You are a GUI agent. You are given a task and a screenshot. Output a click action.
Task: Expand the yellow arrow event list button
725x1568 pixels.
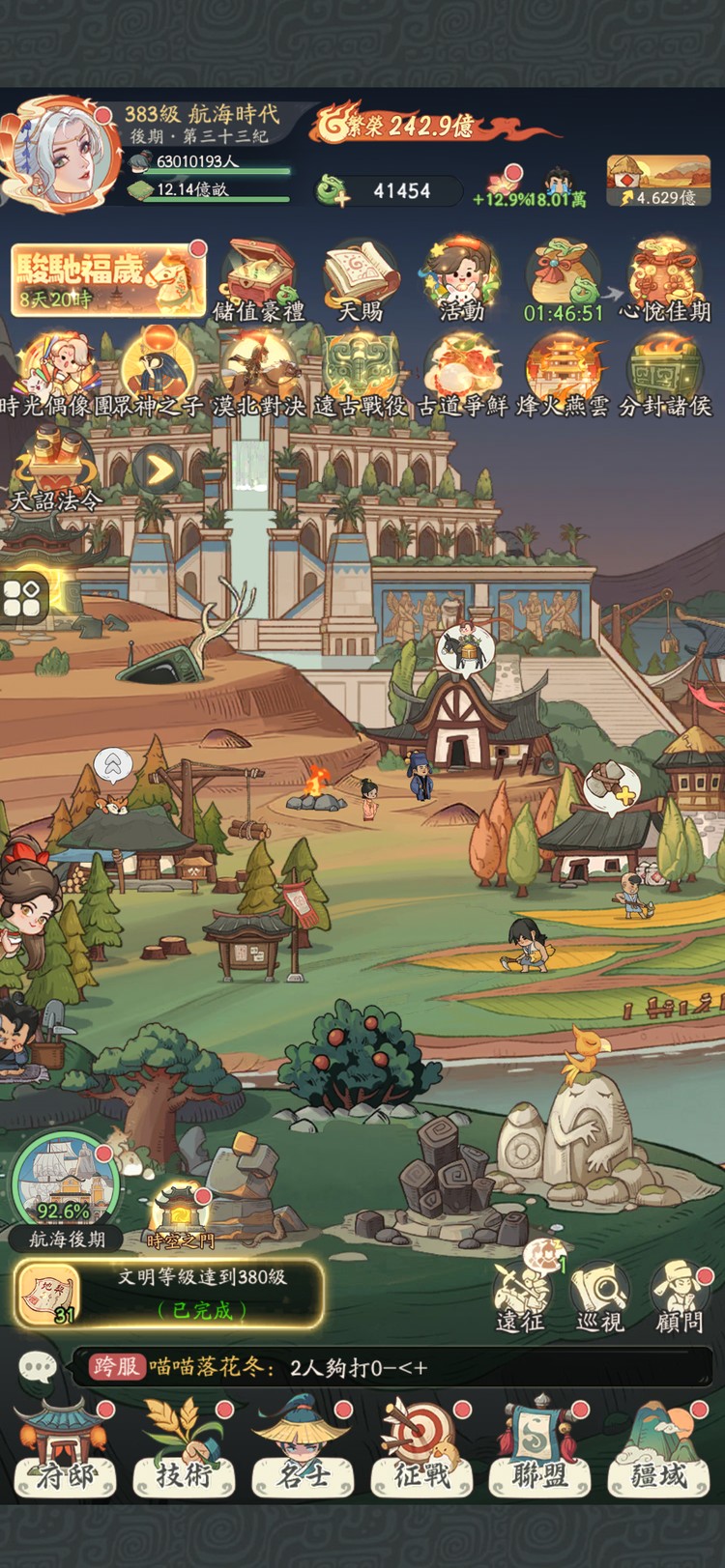point(158,470)
